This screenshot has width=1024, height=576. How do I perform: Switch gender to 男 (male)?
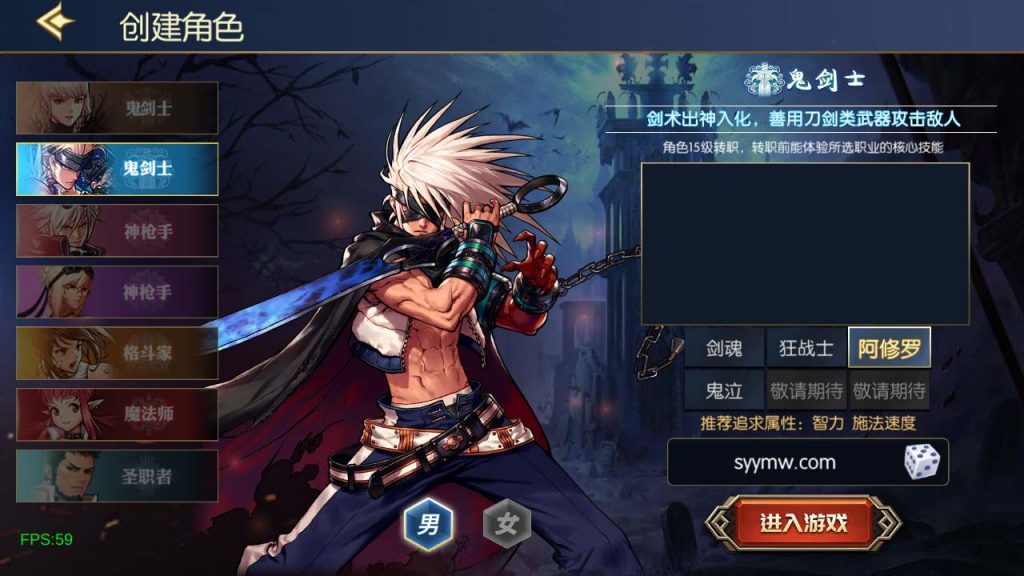coord(428,523)
